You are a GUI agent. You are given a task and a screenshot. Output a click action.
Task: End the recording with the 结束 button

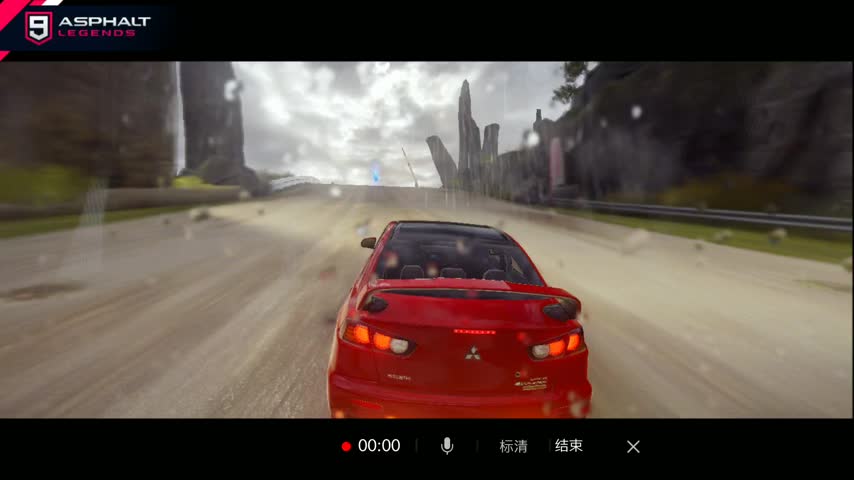(x=569, y=446)
